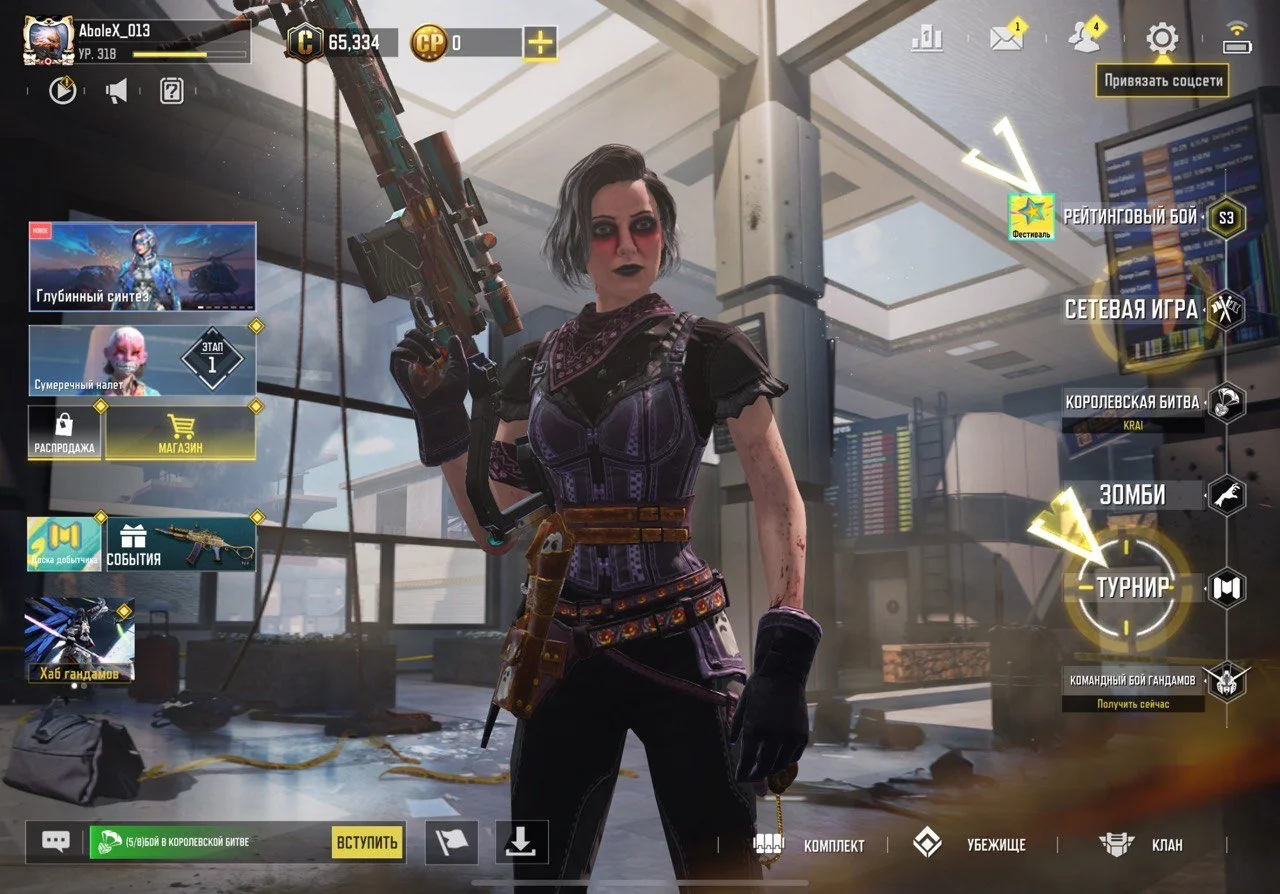1280x894 pixels.
Task: Open the СОБЫТИЯ events tile
Action: click(181, 544)
